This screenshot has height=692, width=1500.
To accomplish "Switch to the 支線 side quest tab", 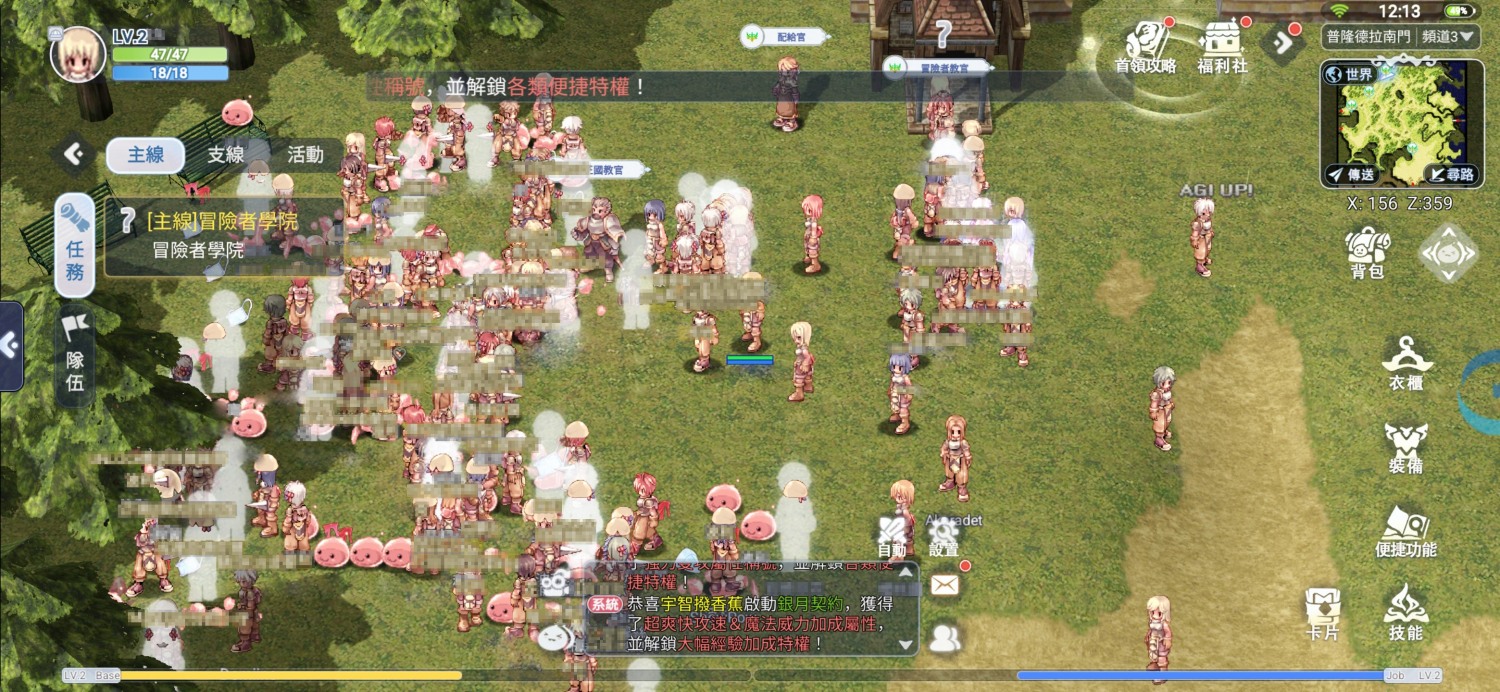I will tap(226, 155).
